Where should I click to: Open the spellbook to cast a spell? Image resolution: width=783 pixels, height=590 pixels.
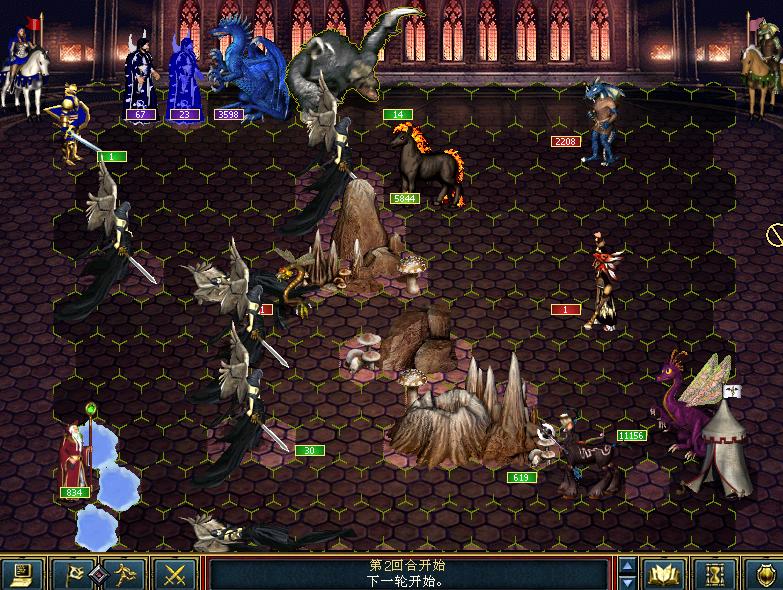click(x=663, y=574)
